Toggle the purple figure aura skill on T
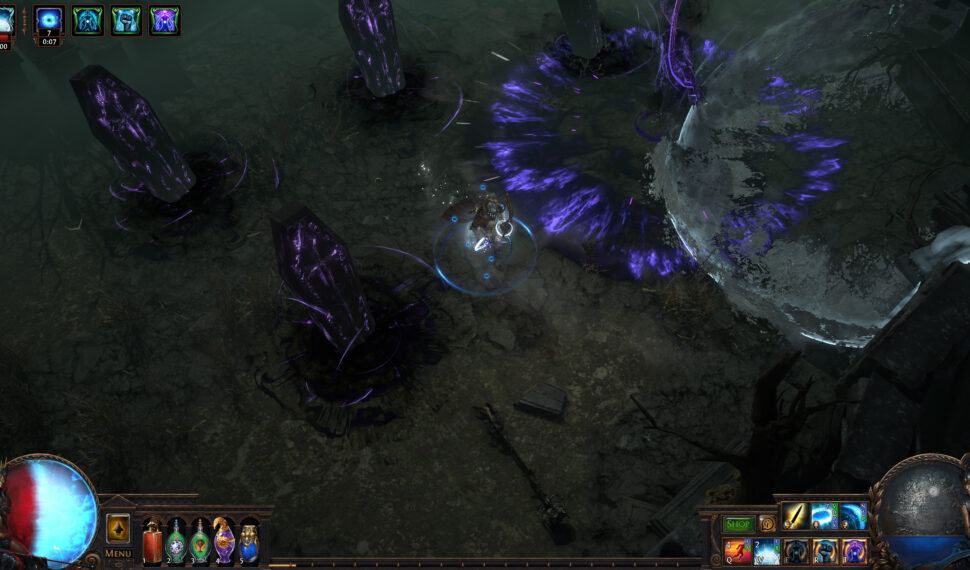970x570 pixels. (853, 550)
